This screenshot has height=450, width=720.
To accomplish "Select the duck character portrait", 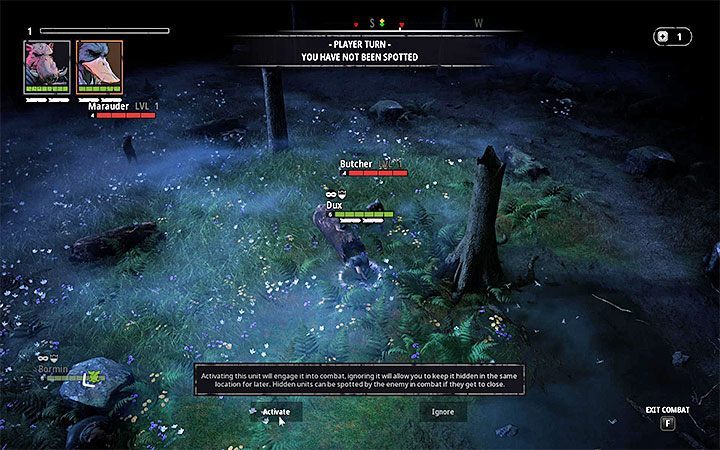I will [x=99, y=66].
